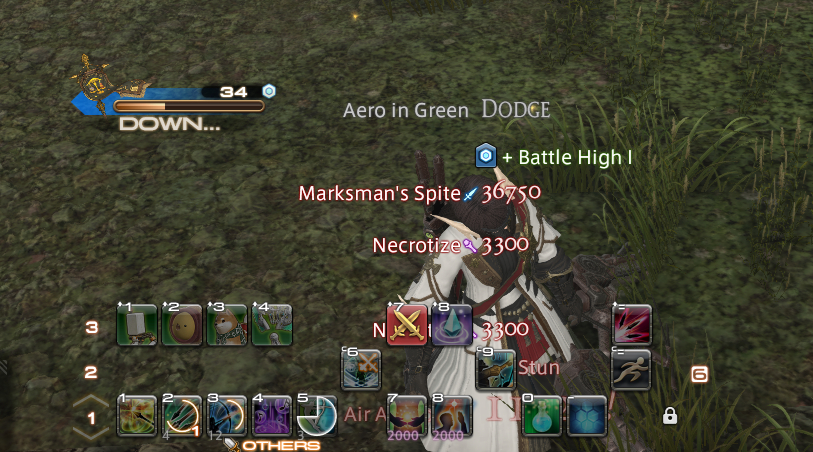Use the green icon with the white feathered headdress
This screenshot has height=452, width=813.
point(271,326)
